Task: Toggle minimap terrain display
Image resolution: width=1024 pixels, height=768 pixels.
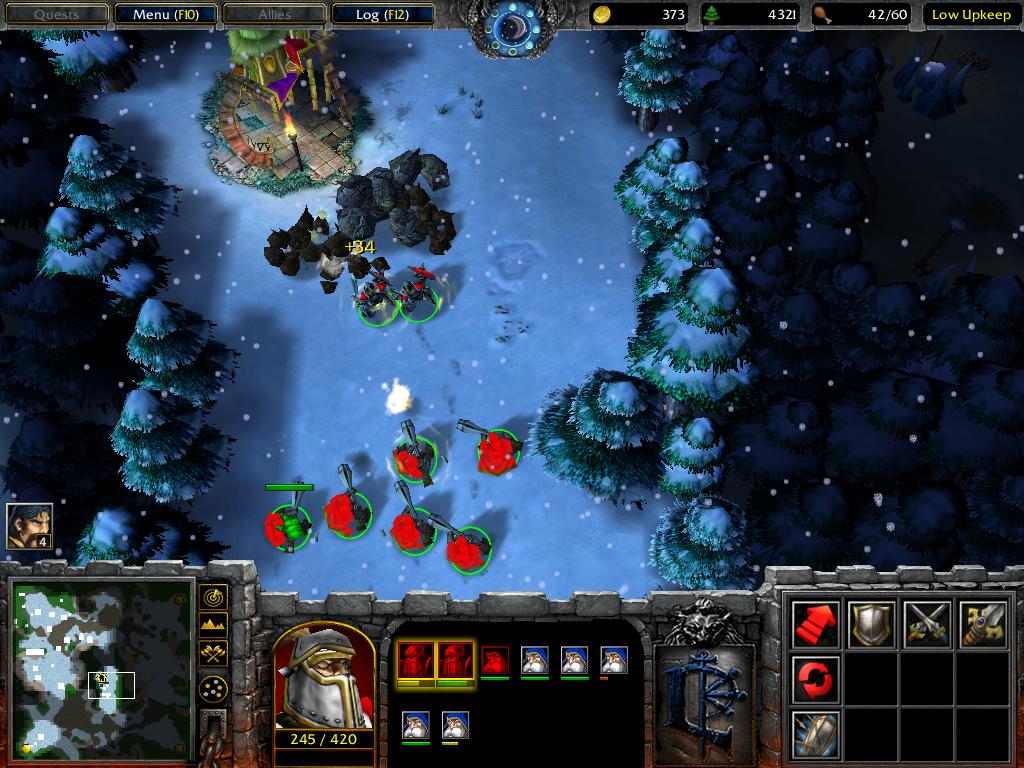Action: (213, 626)
